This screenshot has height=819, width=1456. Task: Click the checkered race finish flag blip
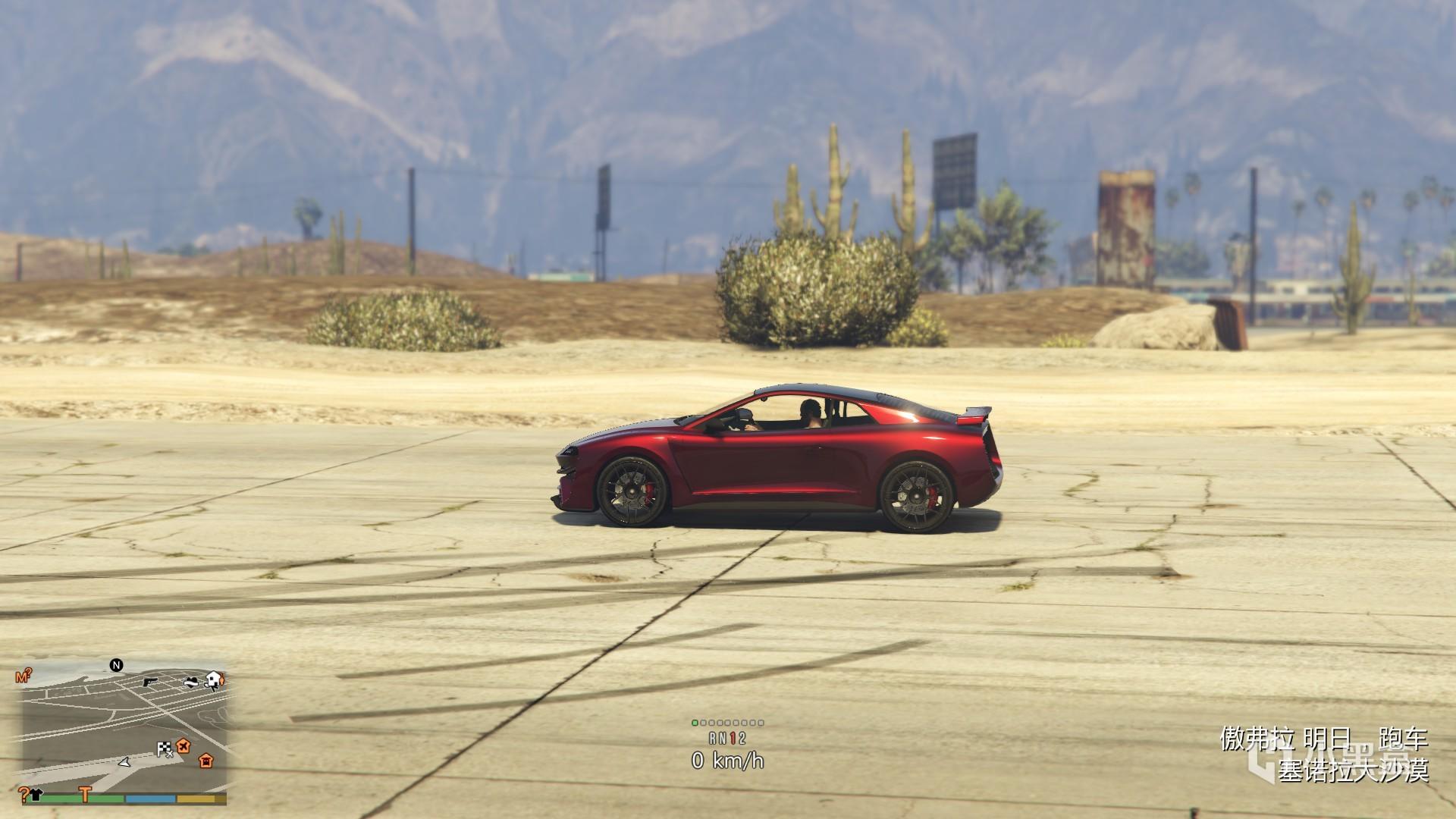(165, 748)
